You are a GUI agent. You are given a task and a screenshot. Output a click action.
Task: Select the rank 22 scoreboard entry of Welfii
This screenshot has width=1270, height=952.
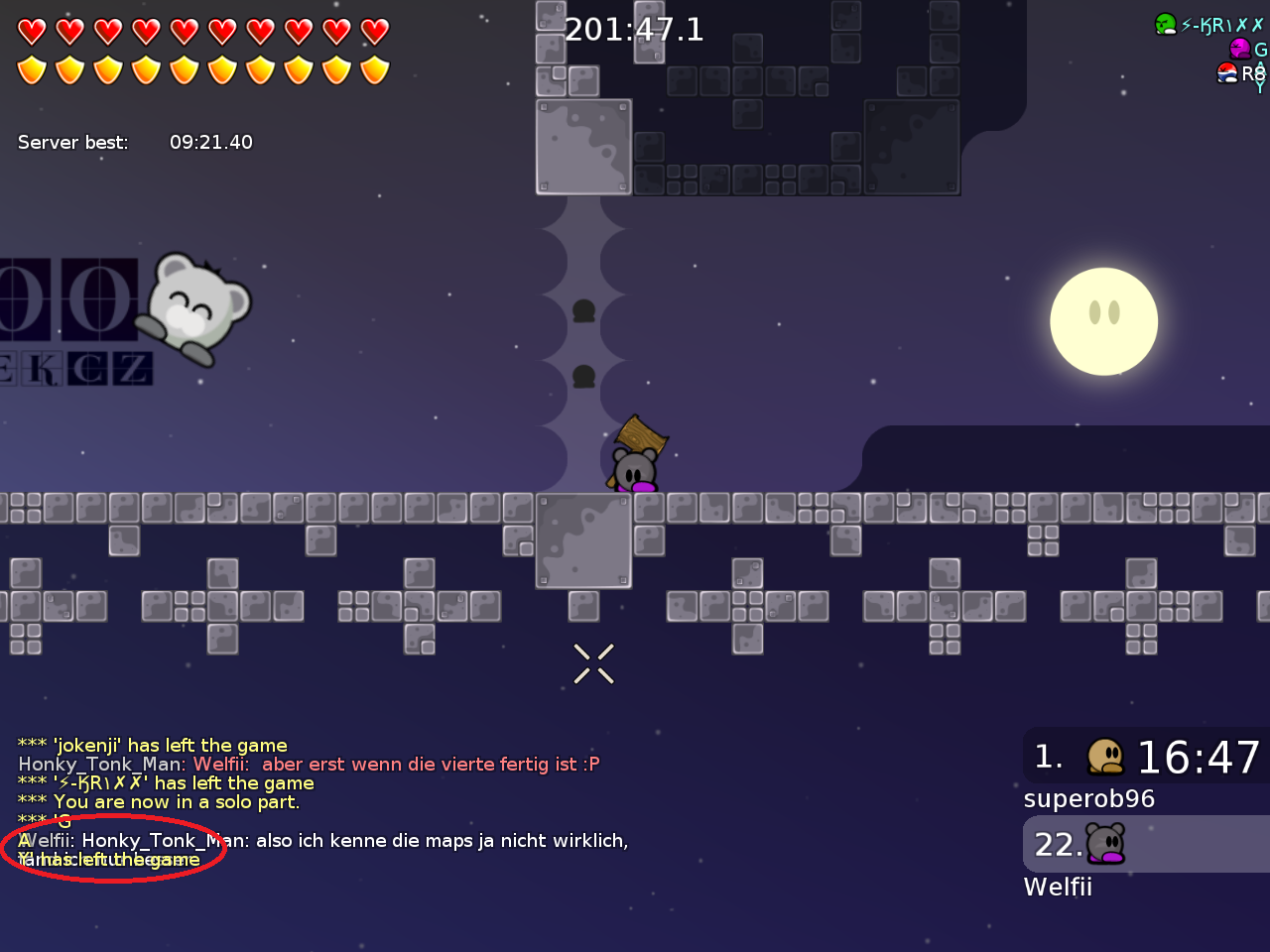(x=1141, y=844)
